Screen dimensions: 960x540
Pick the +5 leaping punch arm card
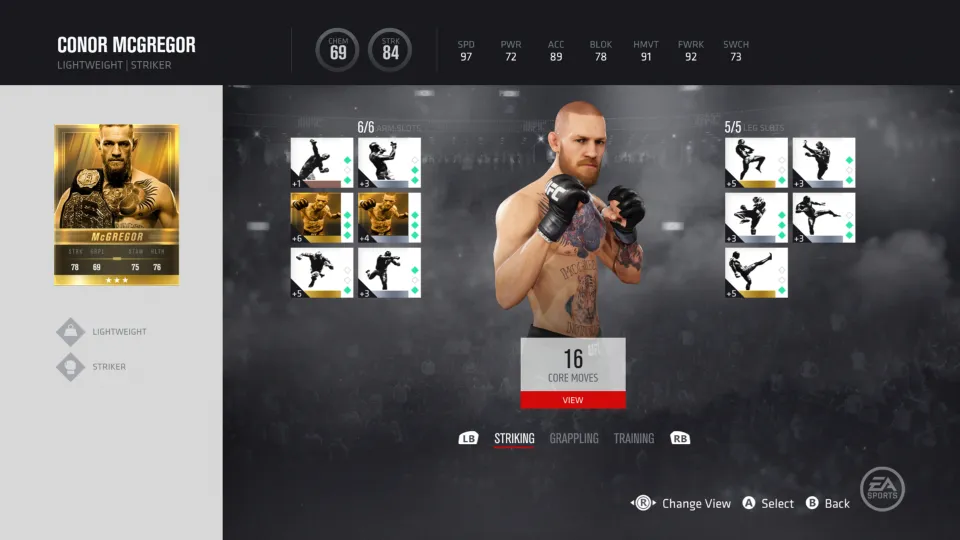pyautogui.click(x=321, y=273)
